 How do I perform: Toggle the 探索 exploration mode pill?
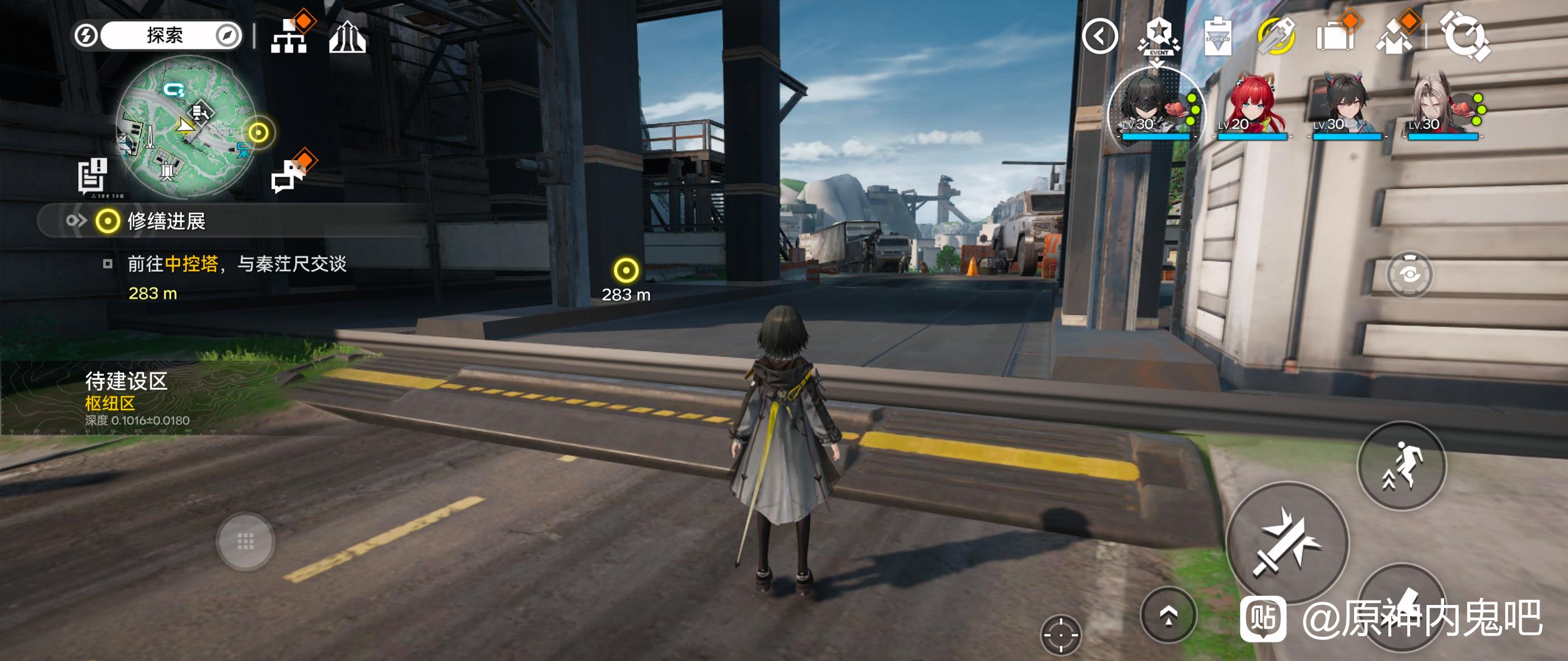pyautogui.click(x=164, y=35)
